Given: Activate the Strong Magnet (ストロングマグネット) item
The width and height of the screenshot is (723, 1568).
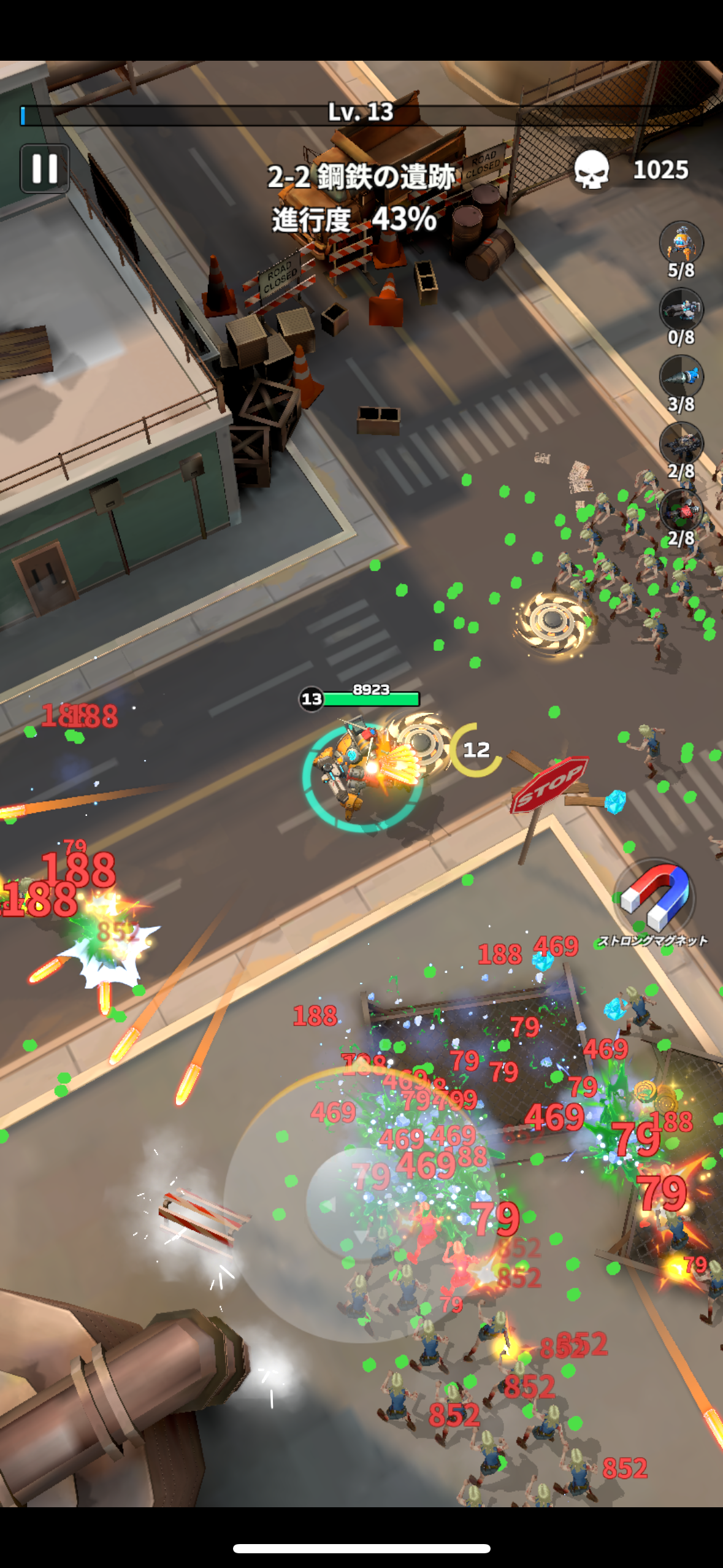Looking at the screenshot, I should (654, 898).
